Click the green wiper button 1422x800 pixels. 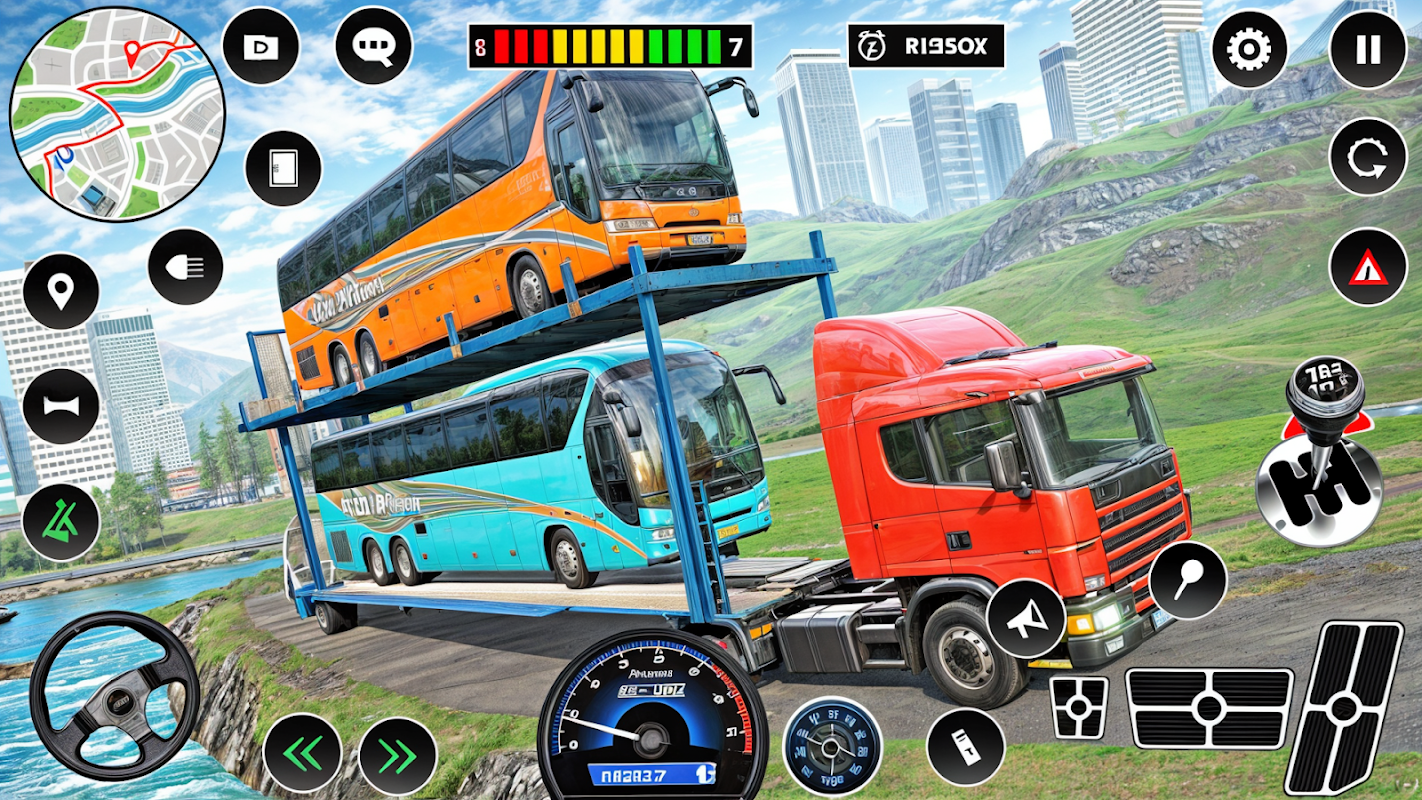point(61,522)
